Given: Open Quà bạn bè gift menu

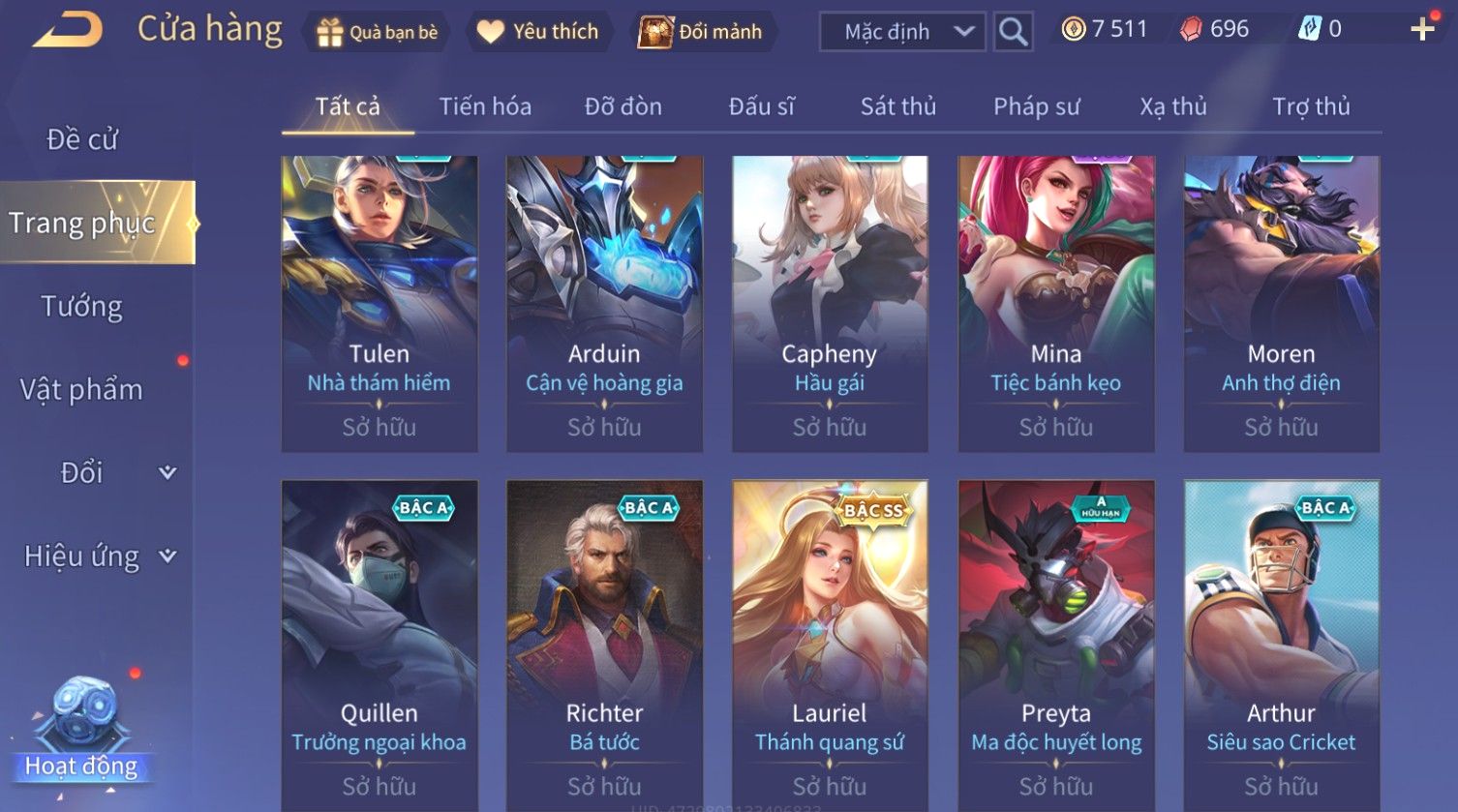Looking at the screenshot, I should [x=378, y=32].
